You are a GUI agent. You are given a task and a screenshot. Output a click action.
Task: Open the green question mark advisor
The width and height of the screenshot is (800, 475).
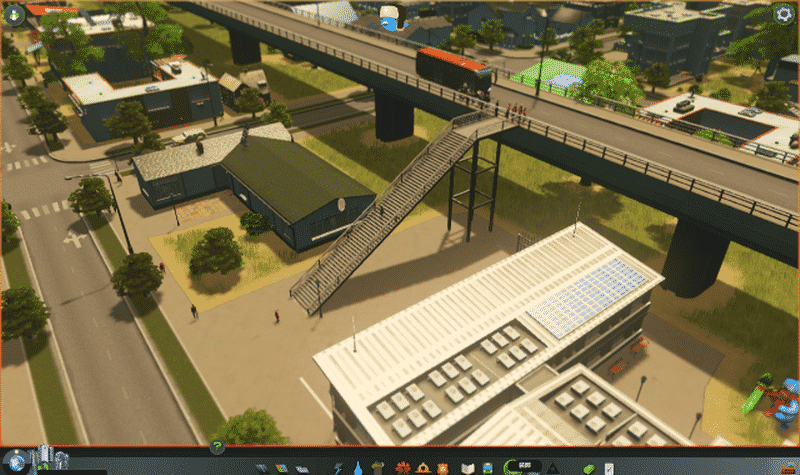tap(217, 447)
